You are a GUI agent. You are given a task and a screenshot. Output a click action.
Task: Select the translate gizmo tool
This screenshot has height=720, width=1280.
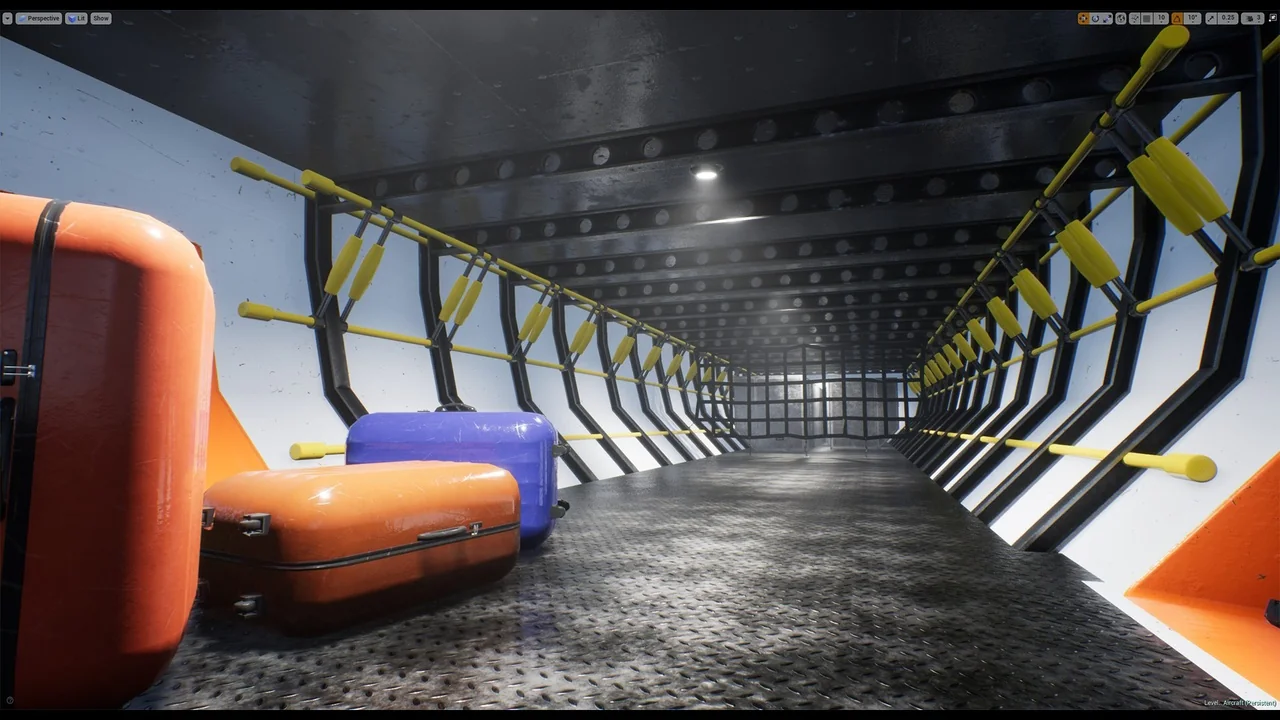(1084, 18)
